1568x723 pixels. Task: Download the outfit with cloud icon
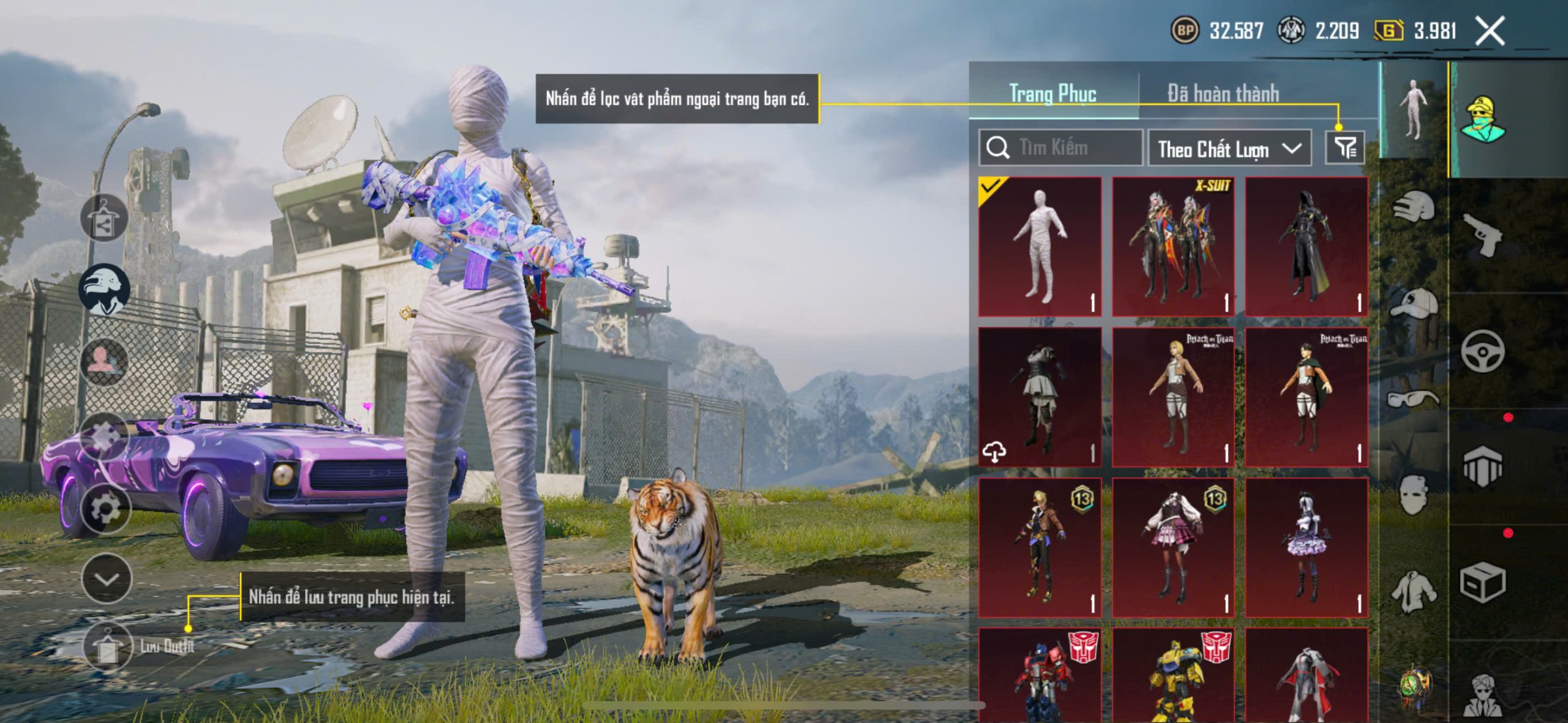coord(994,452)
